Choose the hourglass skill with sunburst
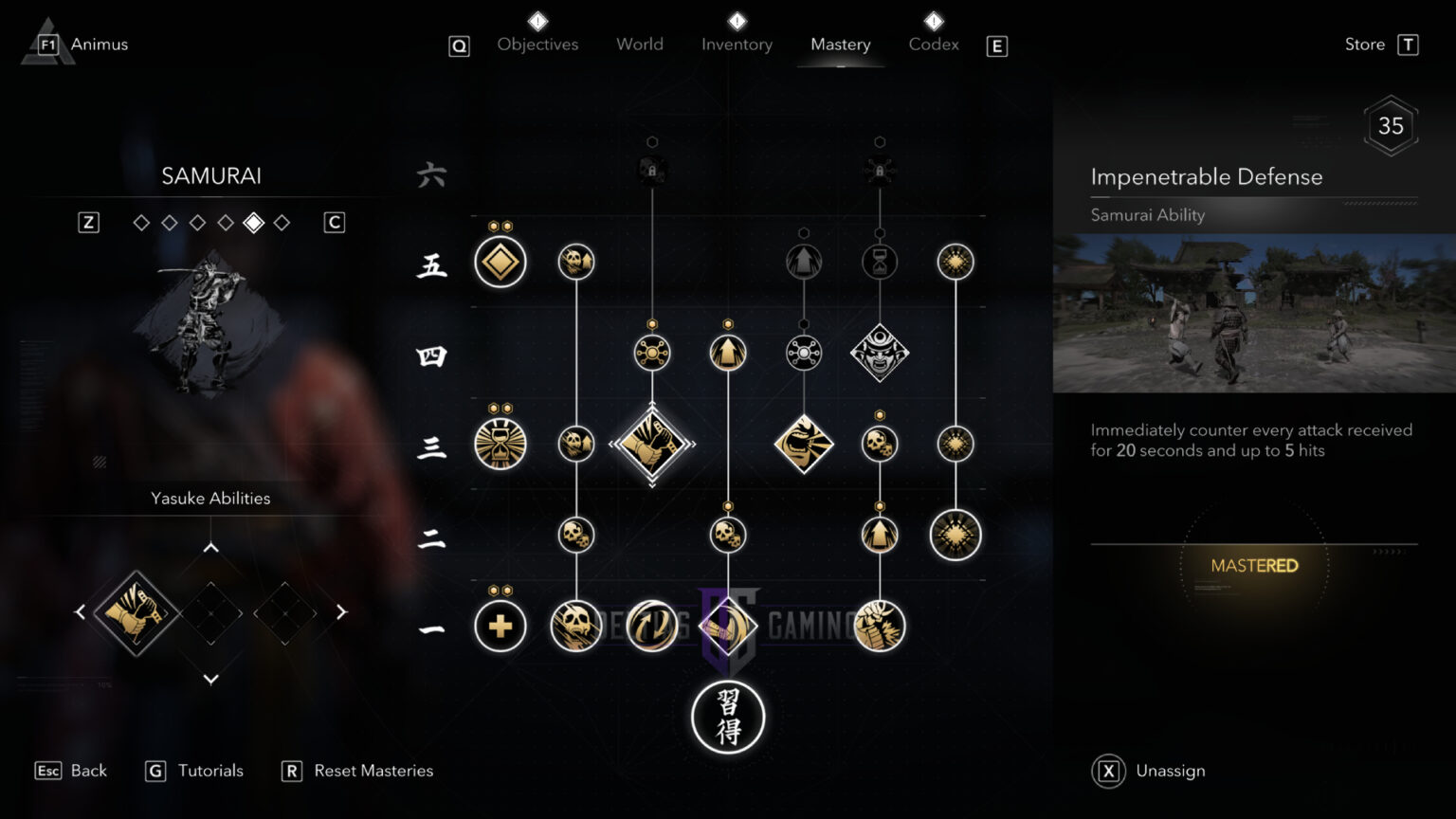This screenshot has width=1456, height=819. coord(500,444)
